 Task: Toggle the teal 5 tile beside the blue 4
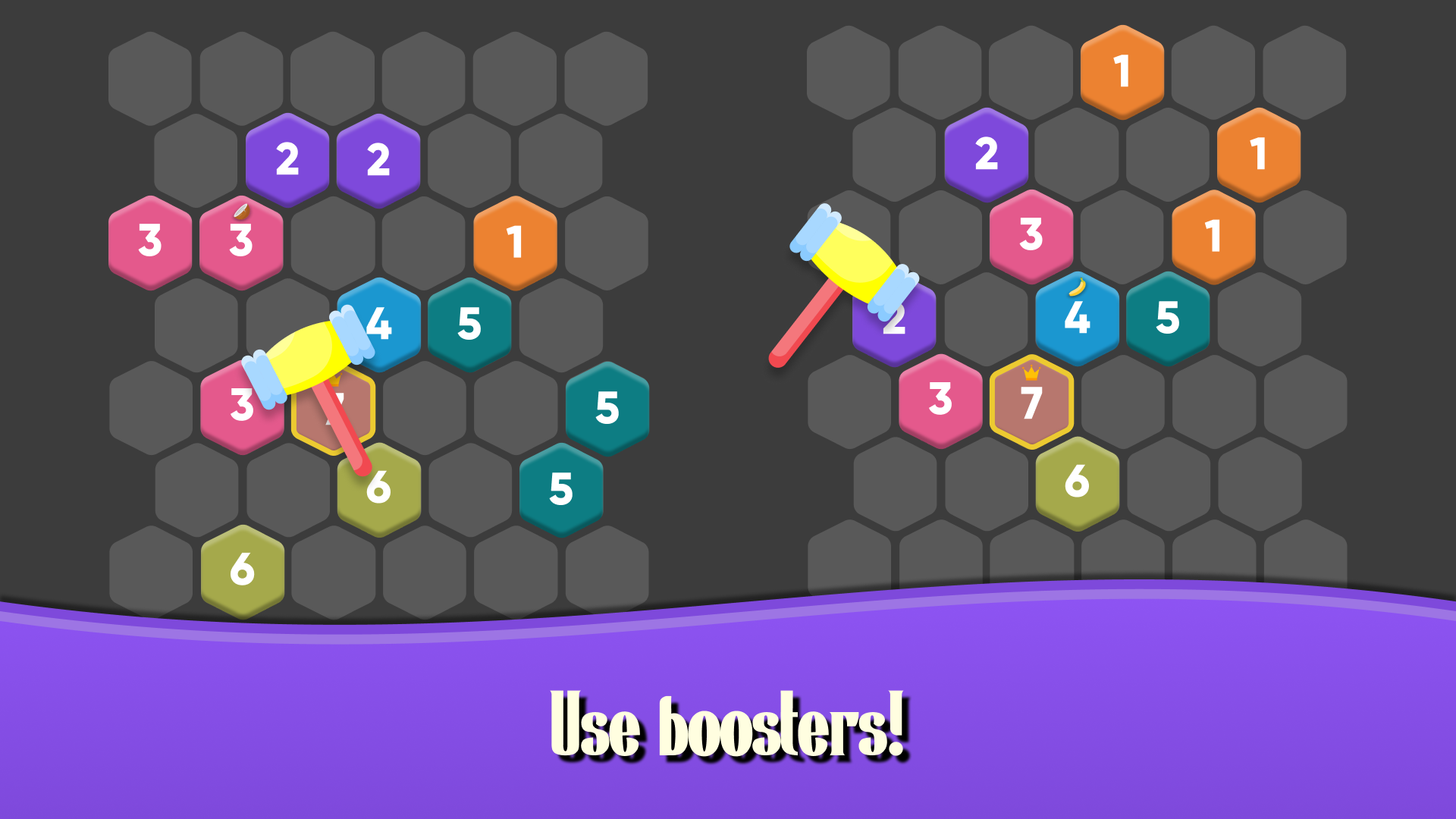[469, 325]
